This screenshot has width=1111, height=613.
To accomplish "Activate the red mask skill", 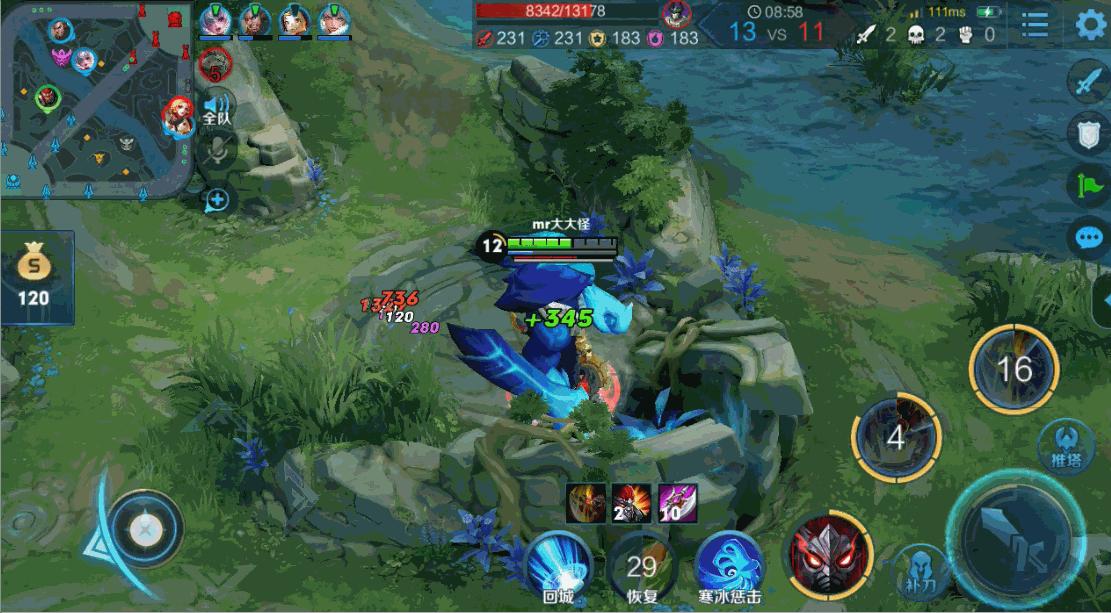I will [828, 555].
